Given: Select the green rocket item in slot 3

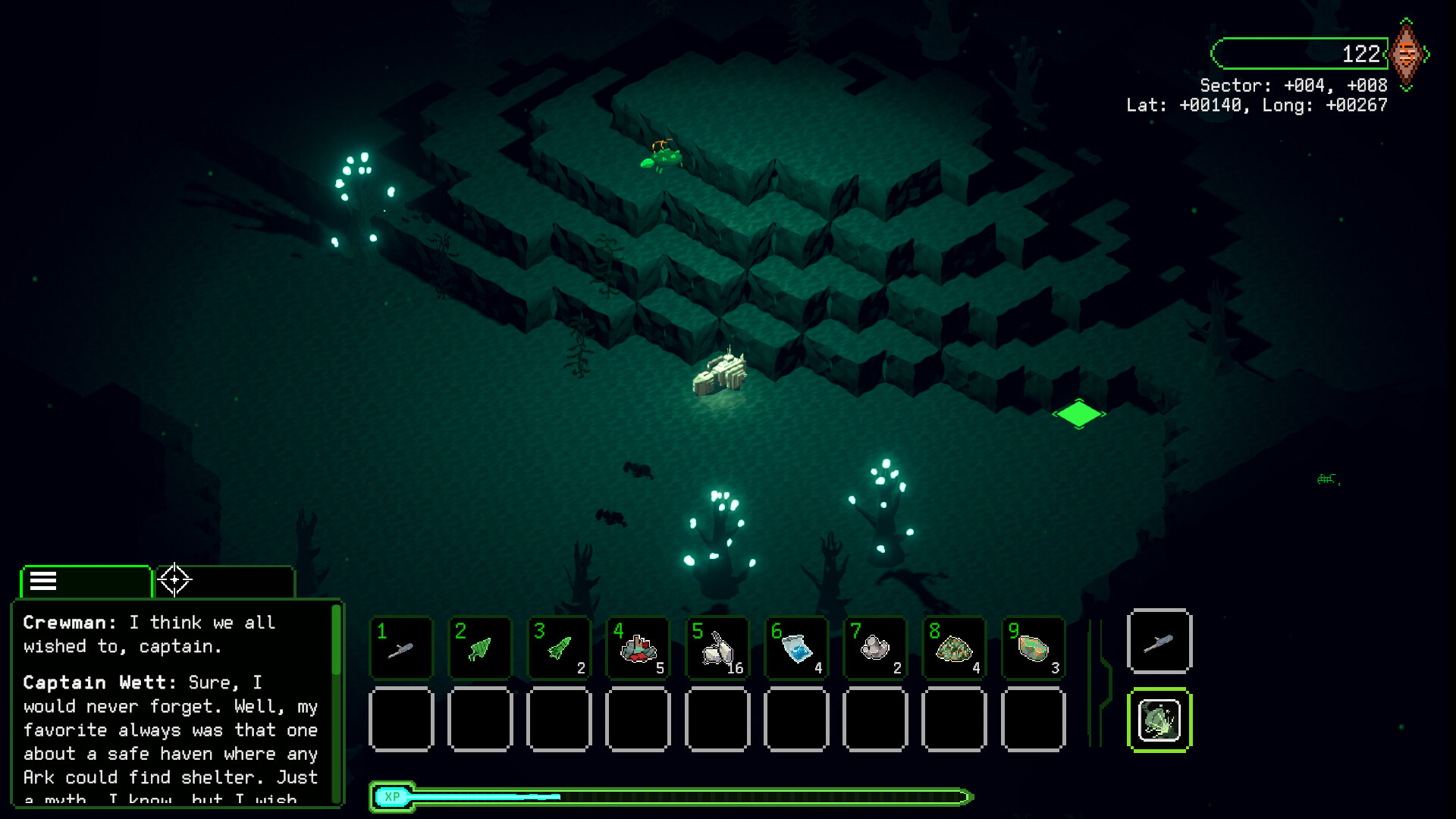Looking at the screenshot, I should [x=559, y=648].
